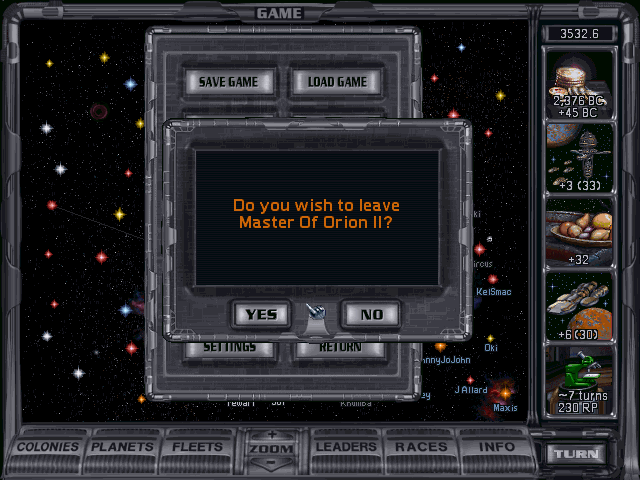
Task: Select the freighters fleet panel
Action: point(577,305)
